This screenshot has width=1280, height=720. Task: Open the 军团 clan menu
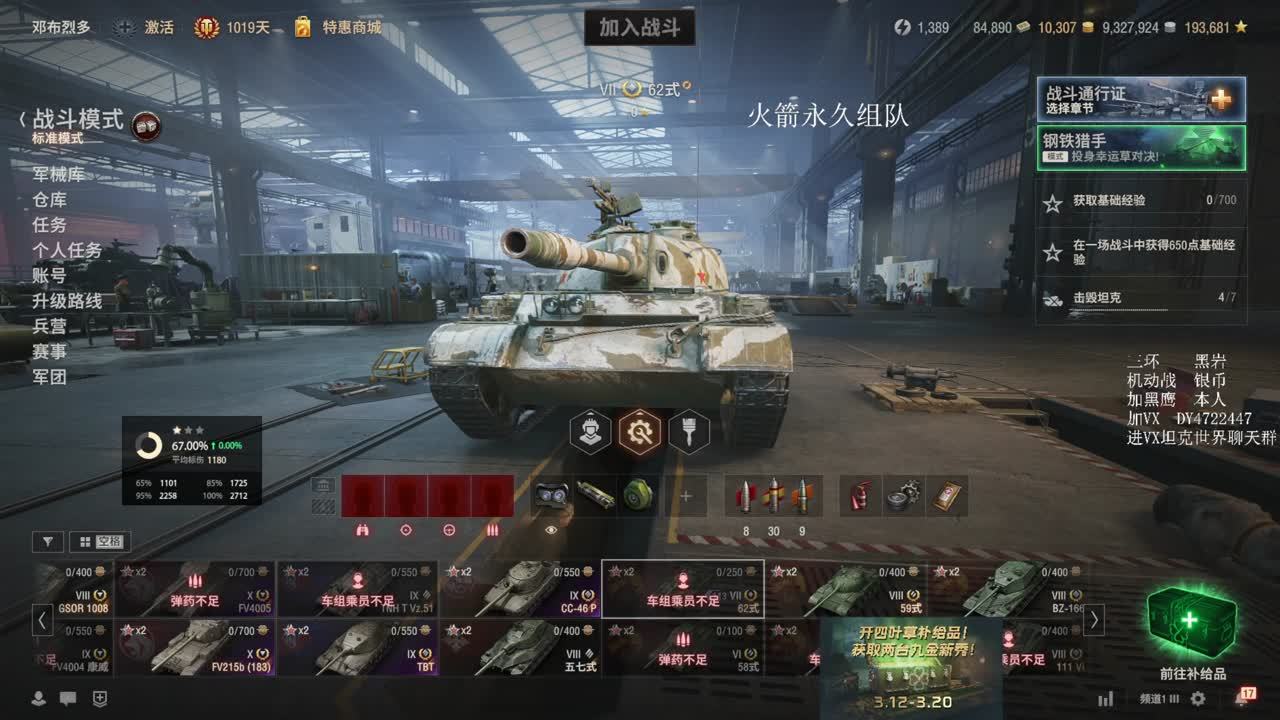50,377
